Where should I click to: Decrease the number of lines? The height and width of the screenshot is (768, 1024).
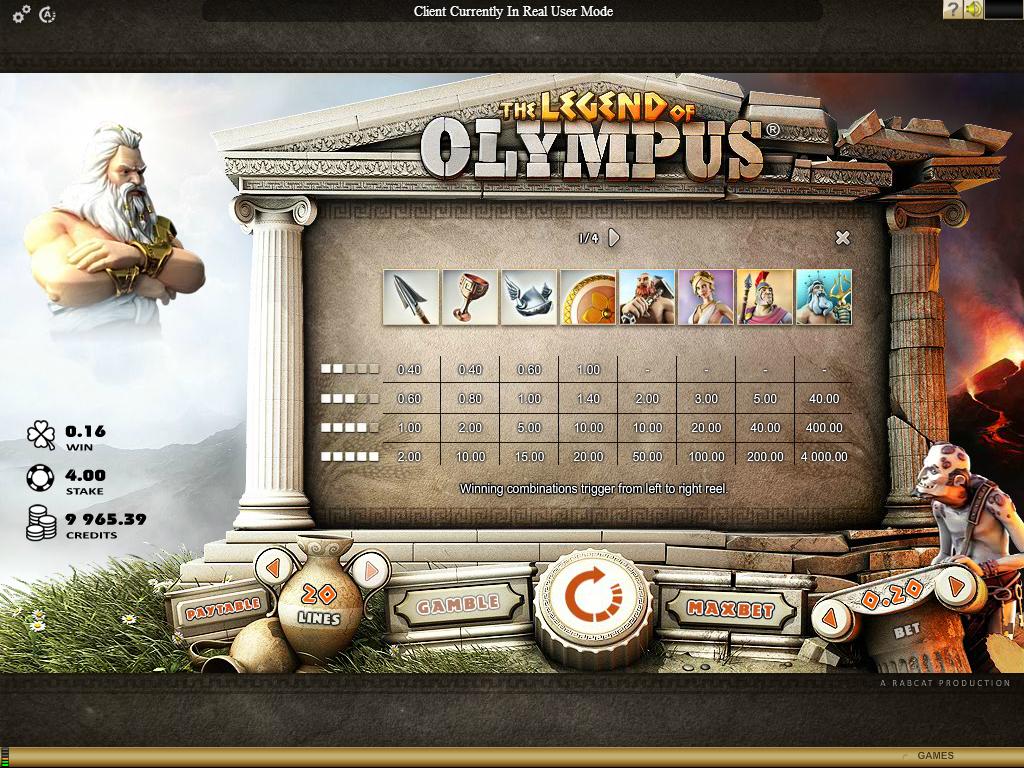point(273,569)
